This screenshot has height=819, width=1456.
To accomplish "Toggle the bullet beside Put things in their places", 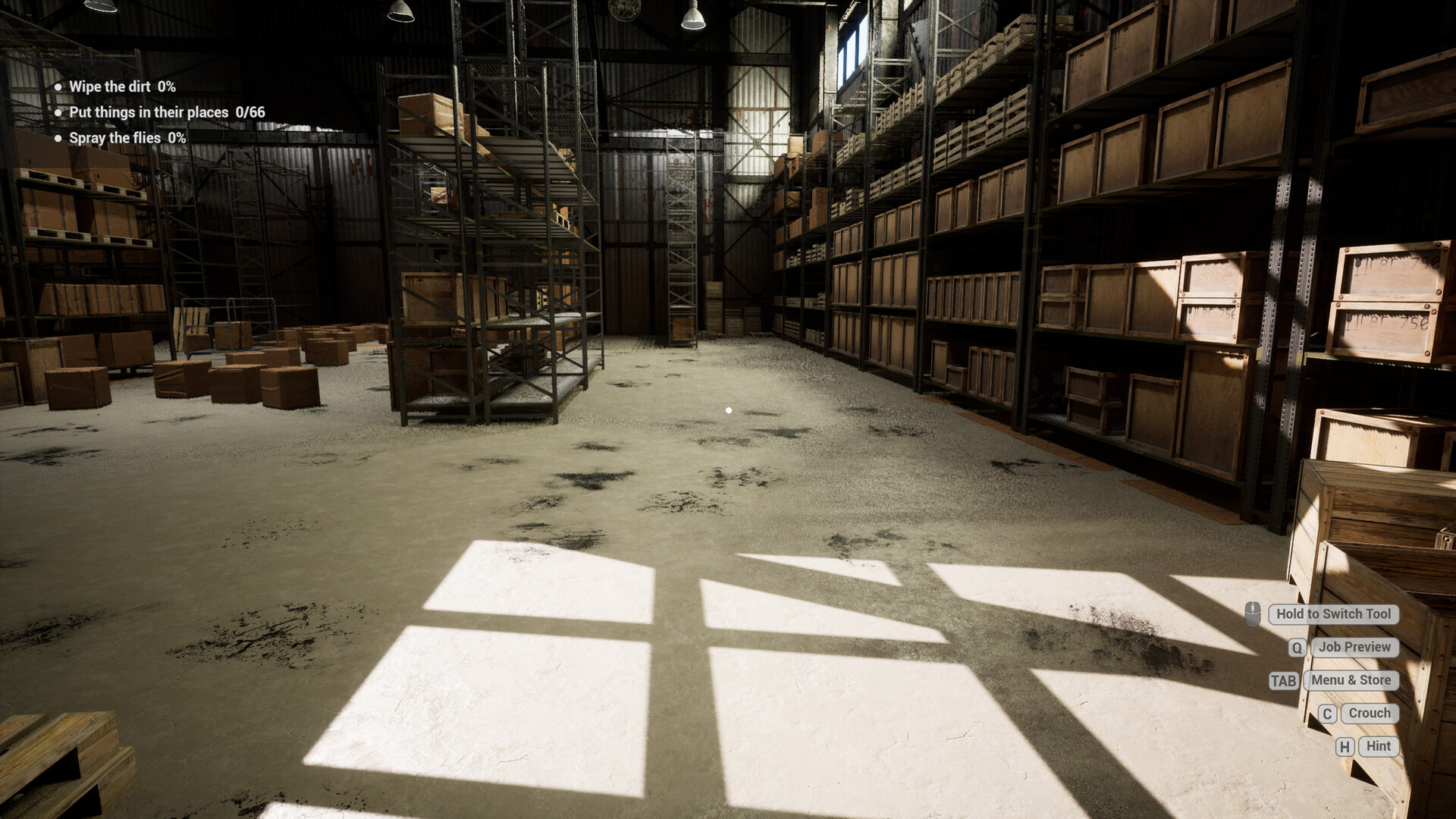I will tap(58, 112).
